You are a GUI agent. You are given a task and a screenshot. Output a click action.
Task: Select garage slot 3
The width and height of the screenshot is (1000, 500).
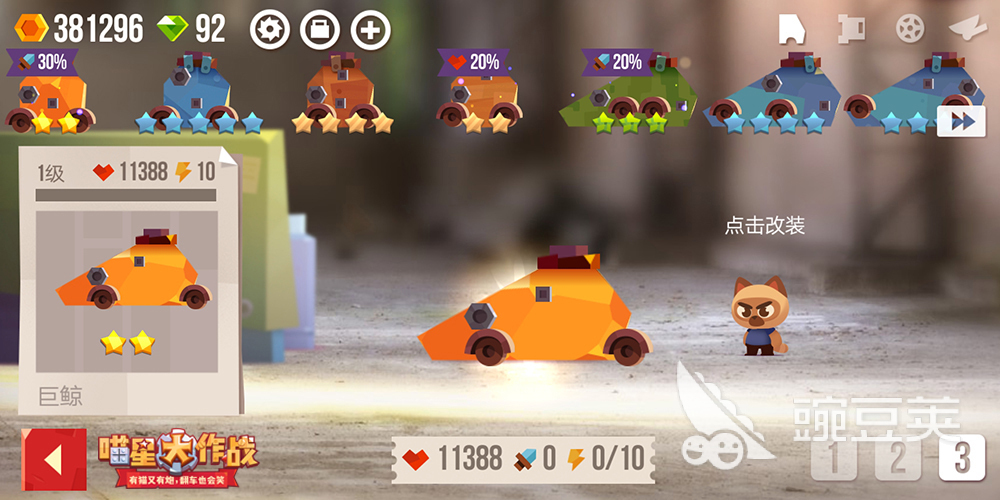click(962, 459)
